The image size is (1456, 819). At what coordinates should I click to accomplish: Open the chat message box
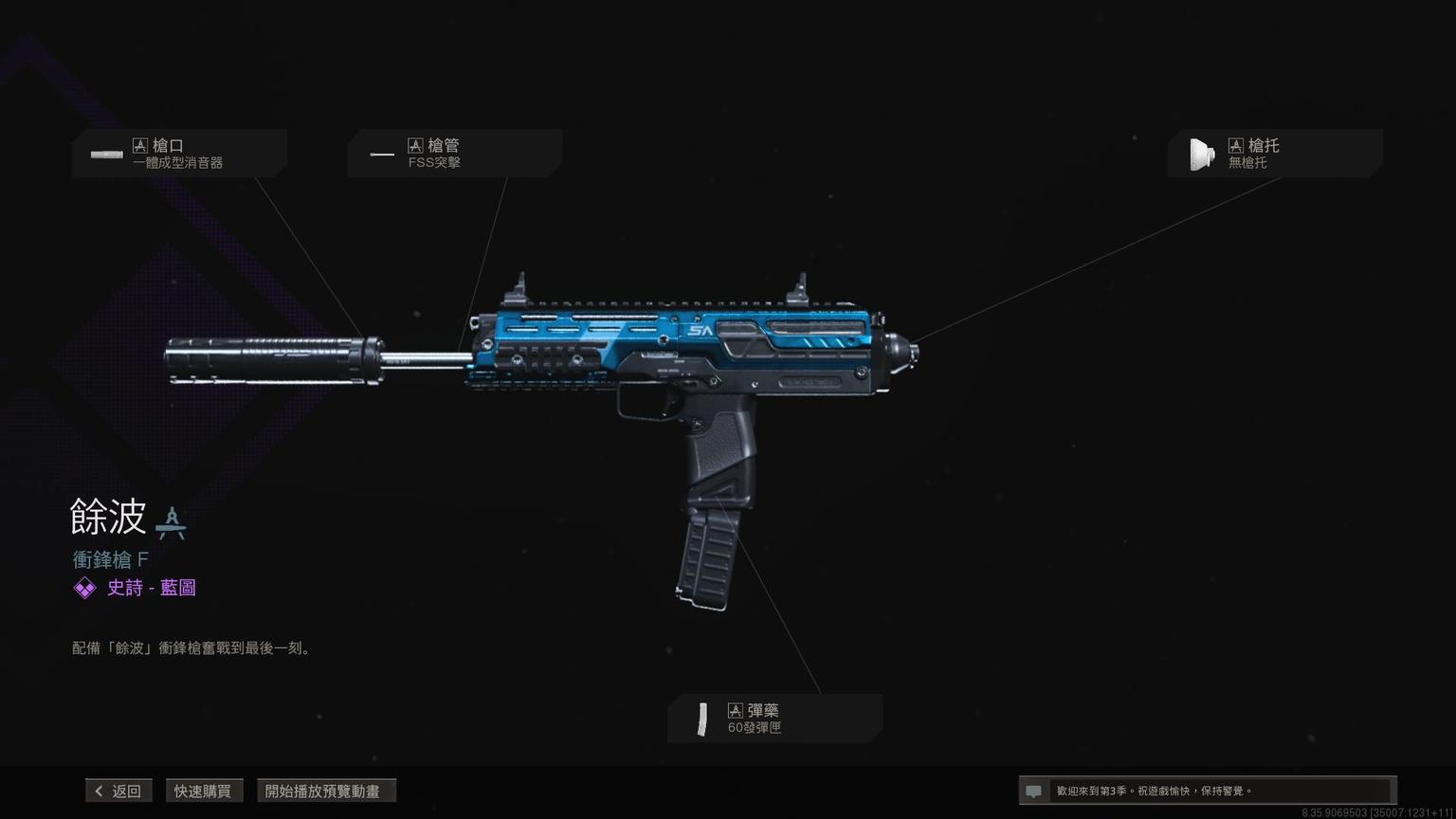[x=1206, y=791]
